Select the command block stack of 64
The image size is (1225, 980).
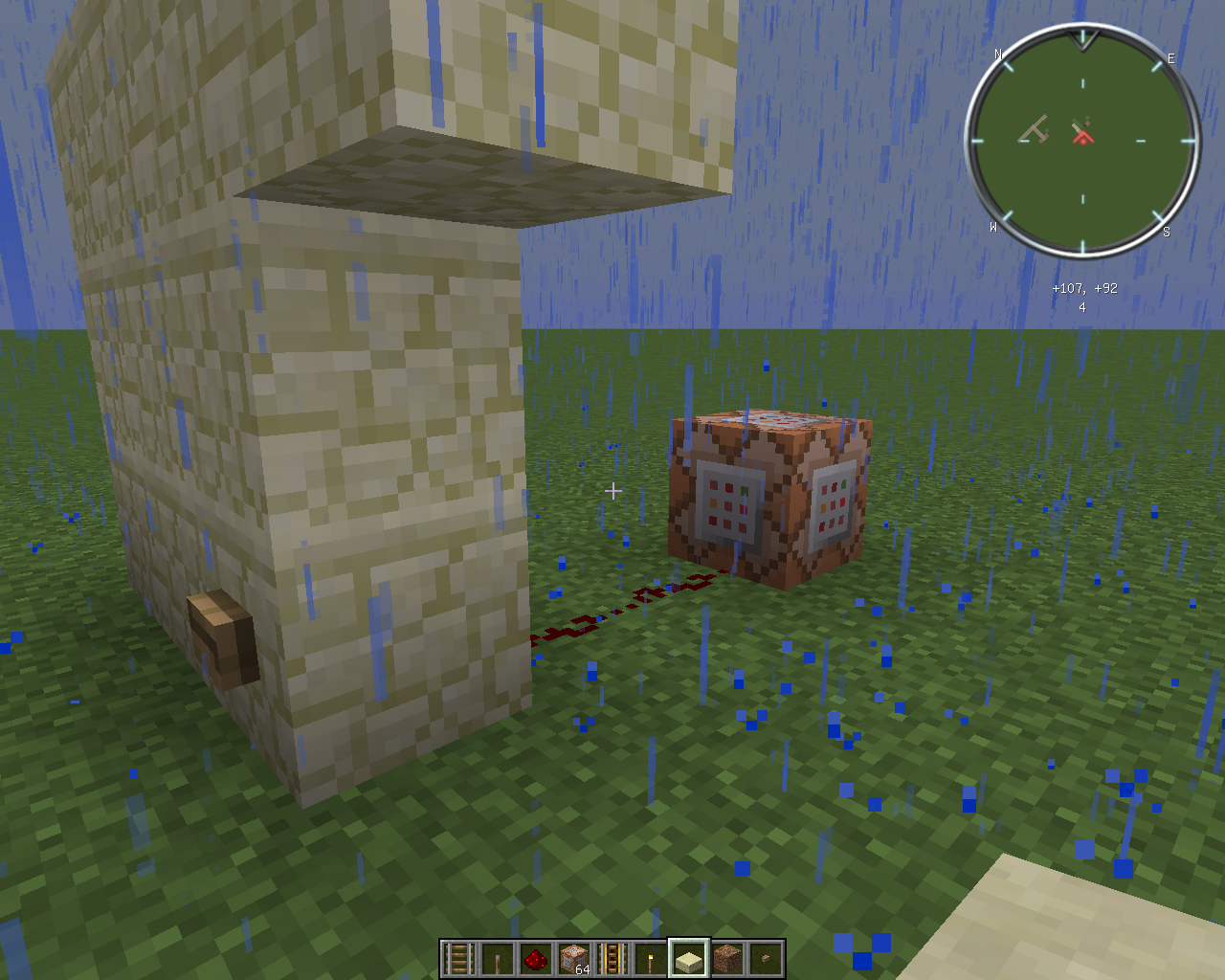574,958
